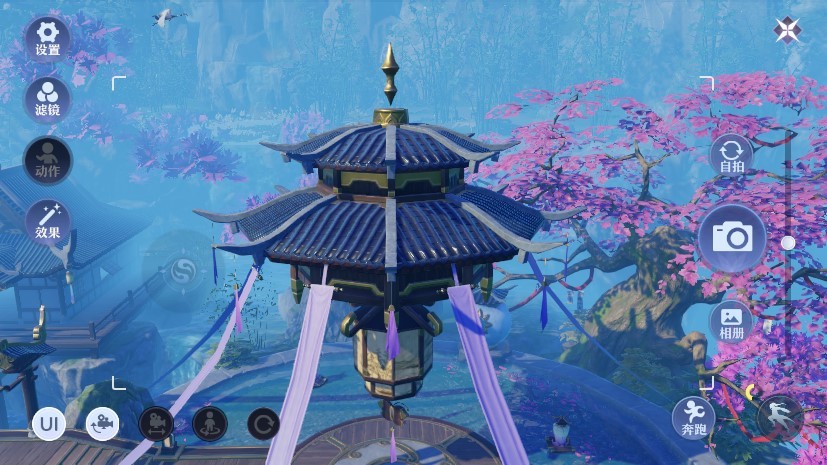
Task: Click the camera rotate-view button
Action: click(102, 424)
